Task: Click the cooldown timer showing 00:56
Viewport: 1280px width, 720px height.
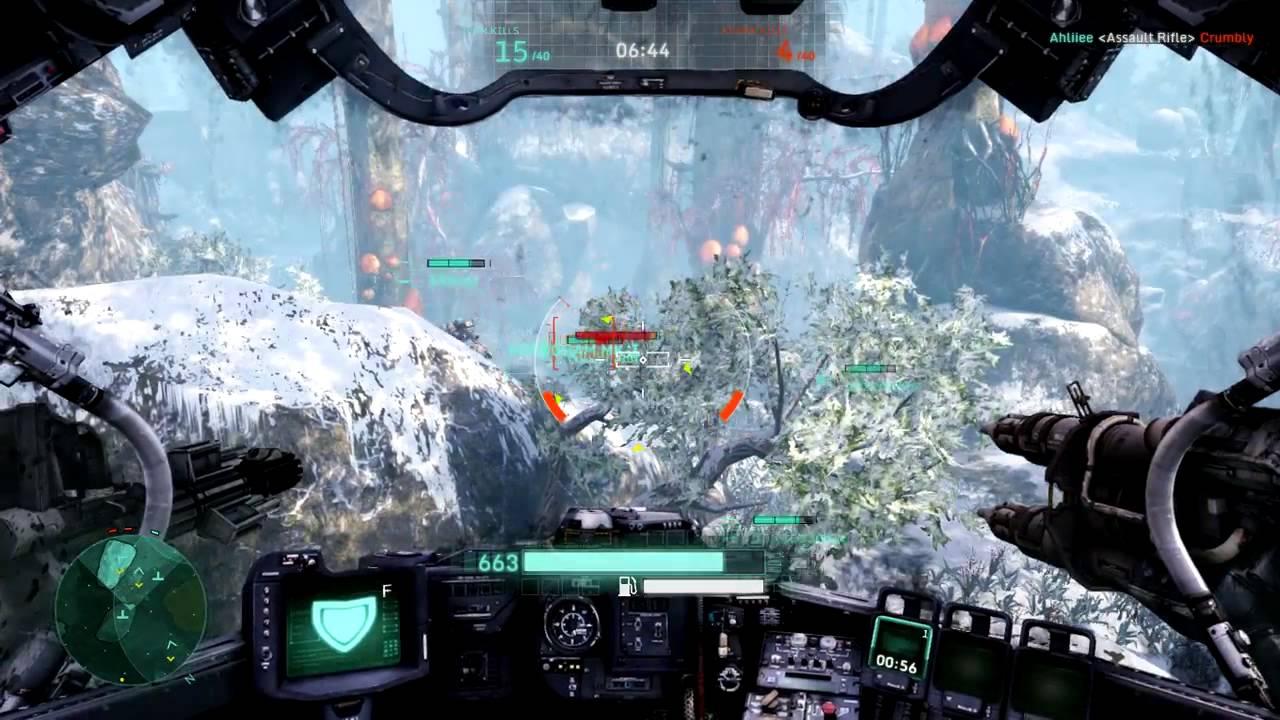Action: [x=898, y=665]
